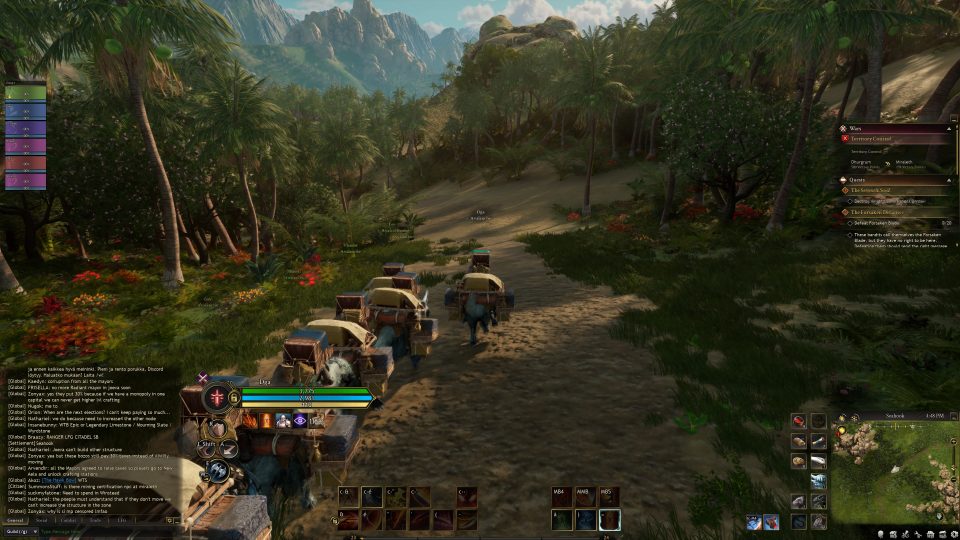This screenshot has width=960, height=540.
Task: Select the highlighted third bottom hotbar slot
Action: click(x=609, y=519)
